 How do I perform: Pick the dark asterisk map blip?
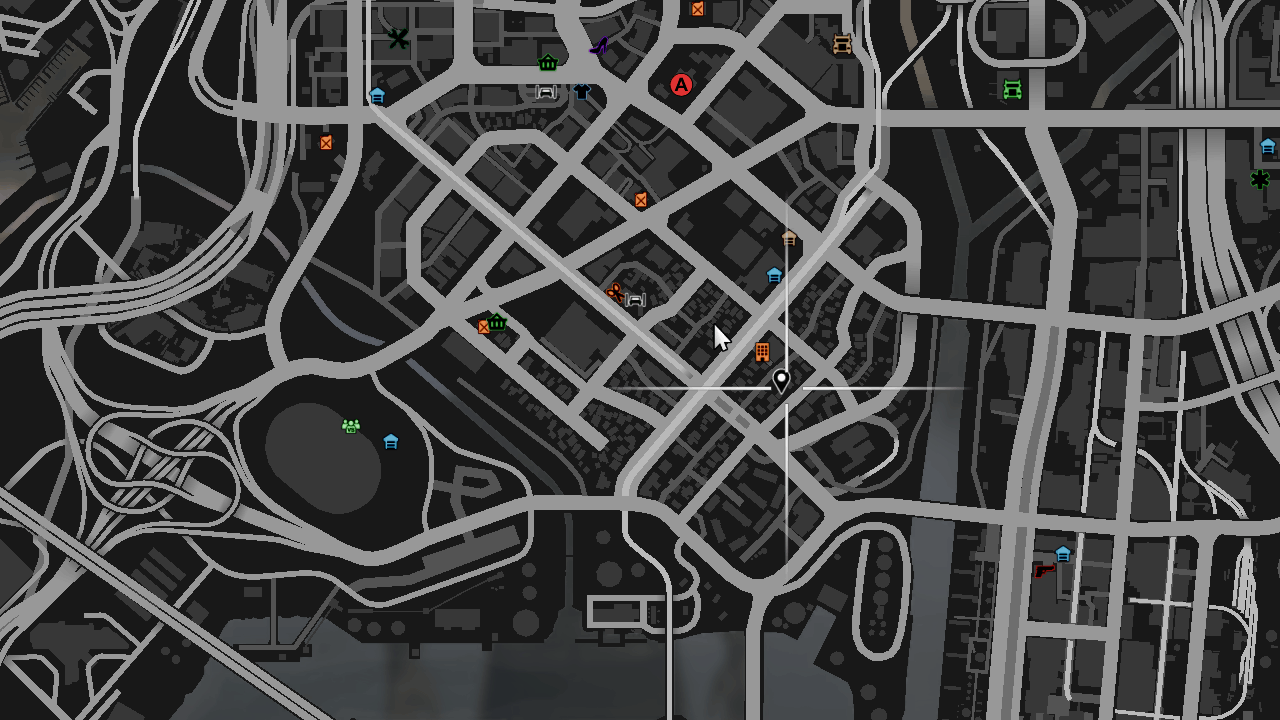[1259, 179]
